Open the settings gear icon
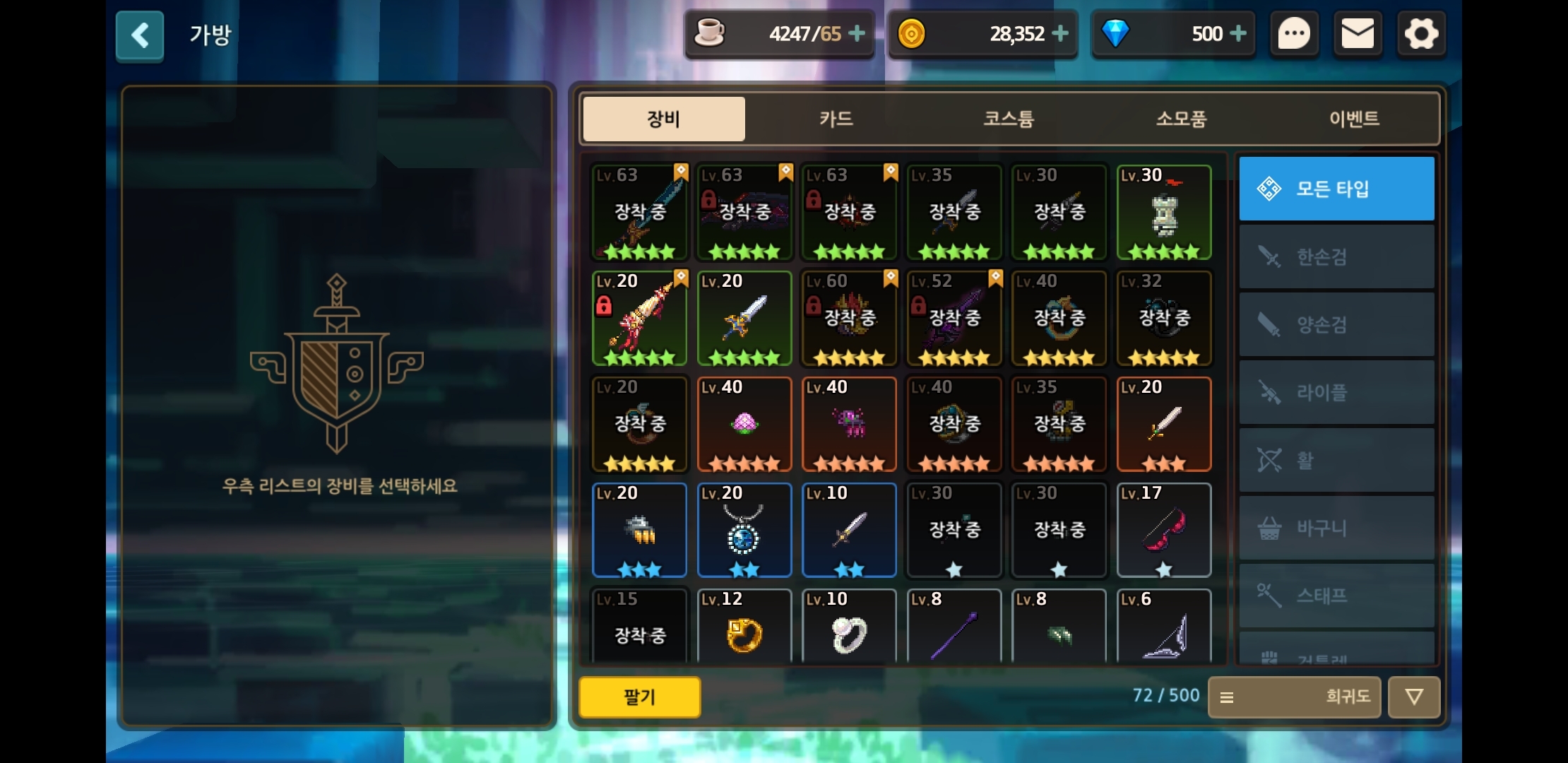 [1421, 34]
